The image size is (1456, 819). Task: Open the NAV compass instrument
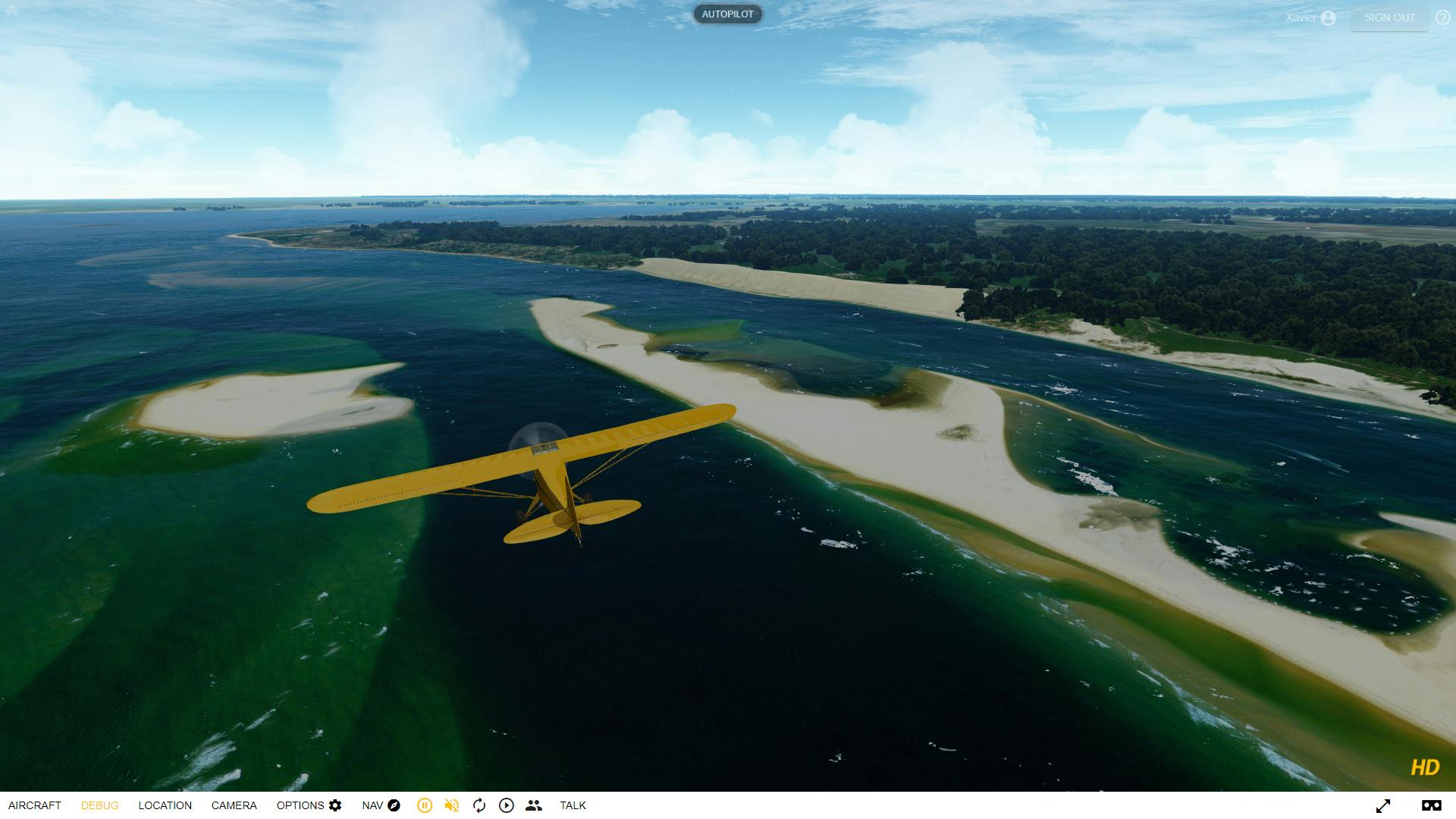[394, 805]
